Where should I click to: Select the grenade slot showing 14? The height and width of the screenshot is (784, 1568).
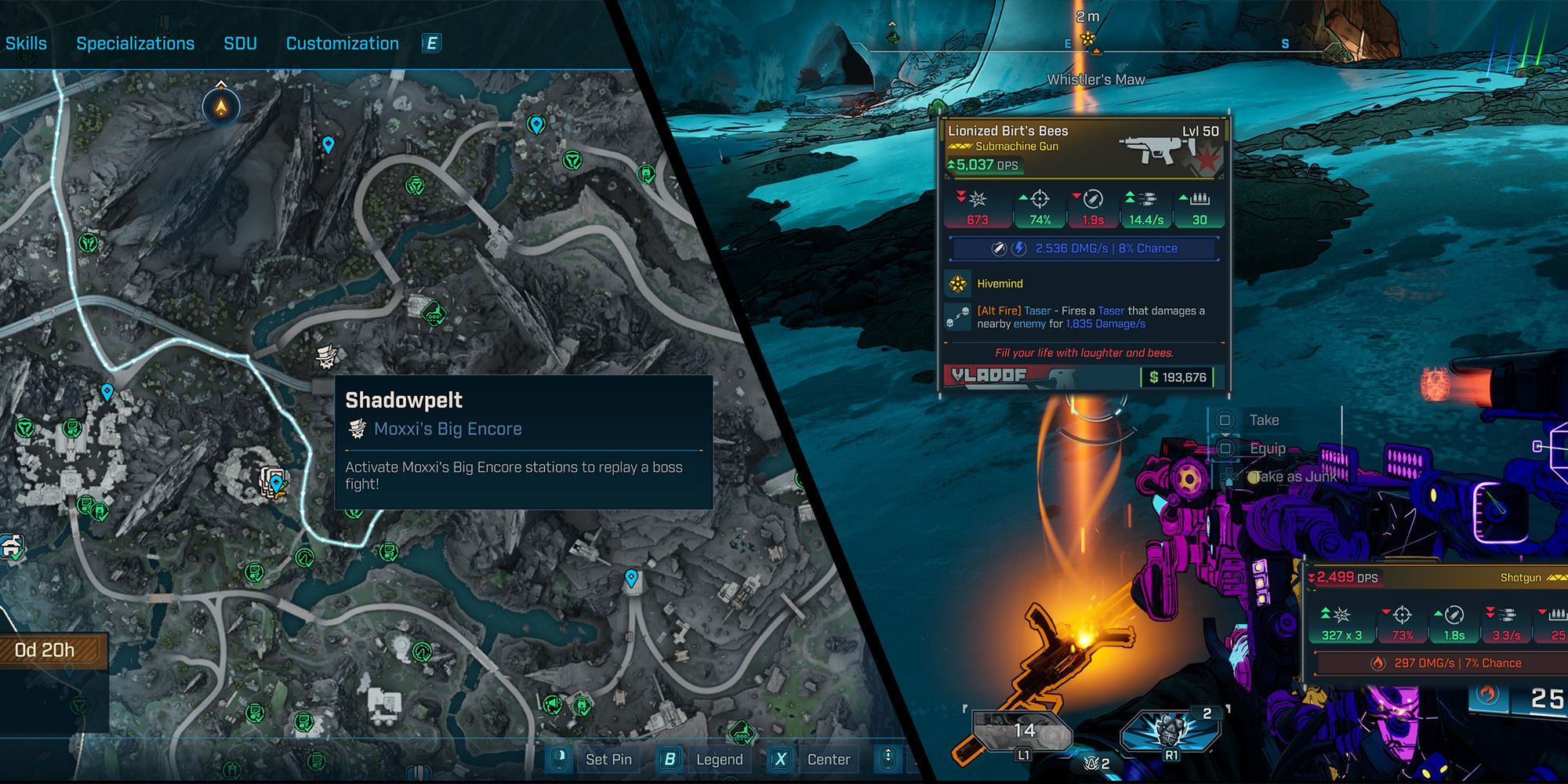point(1022,732)
